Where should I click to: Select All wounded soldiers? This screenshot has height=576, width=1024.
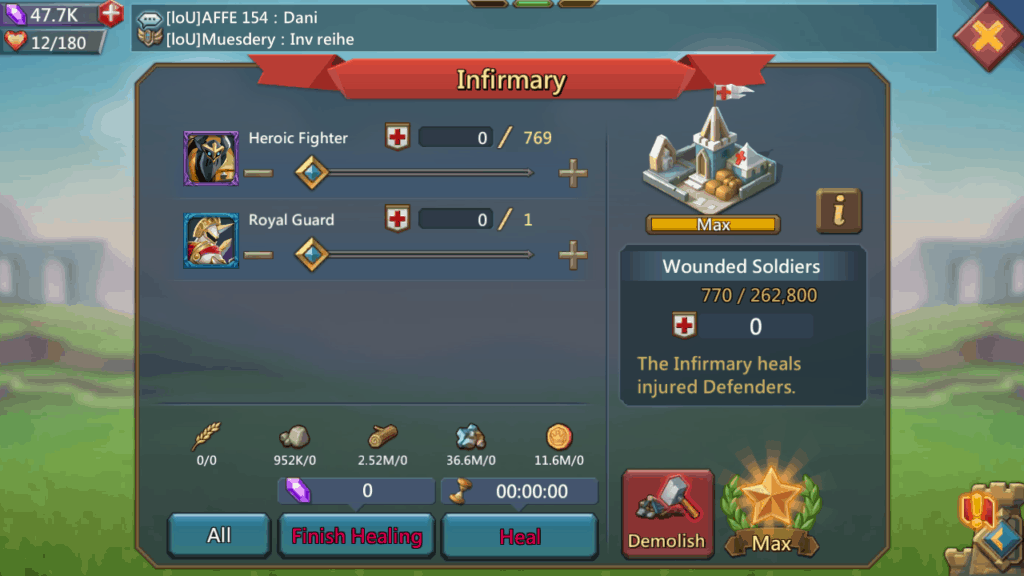[219, 536]
